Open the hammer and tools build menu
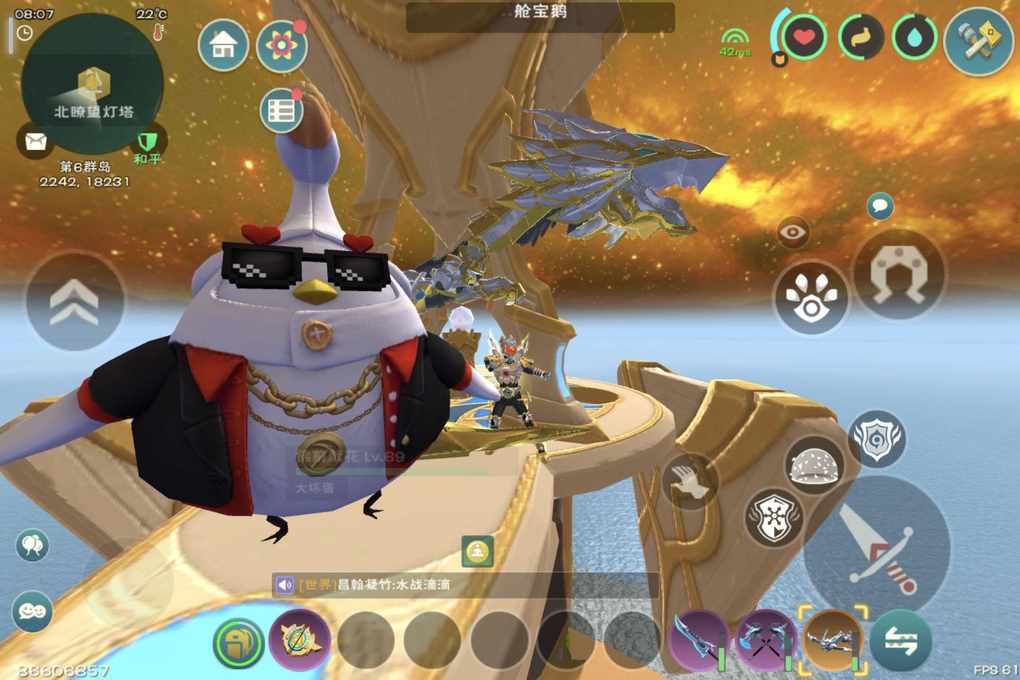Screen dimensions: 1020x680 [x=979, y=41]
